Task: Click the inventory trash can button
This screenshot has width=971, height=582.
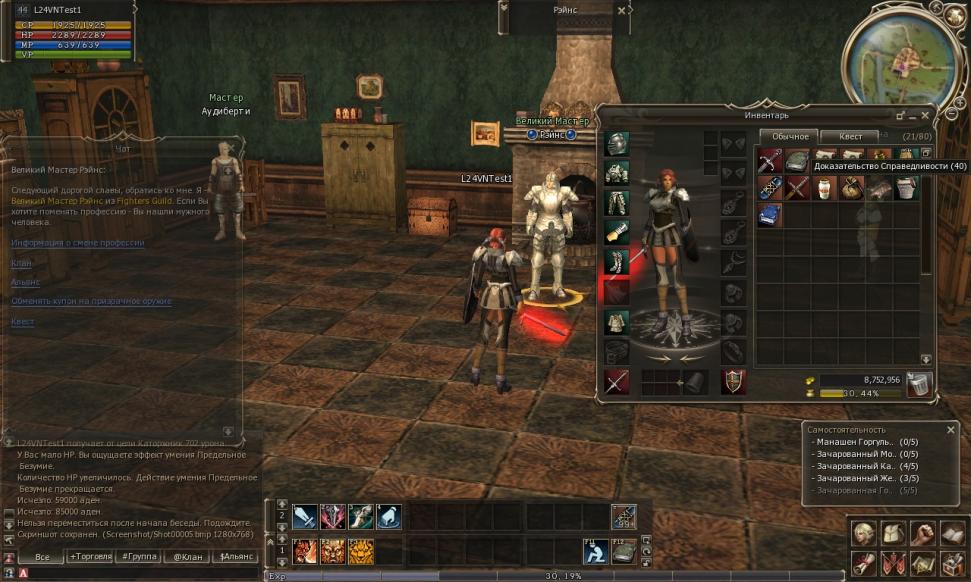Action: coord(919,383)
